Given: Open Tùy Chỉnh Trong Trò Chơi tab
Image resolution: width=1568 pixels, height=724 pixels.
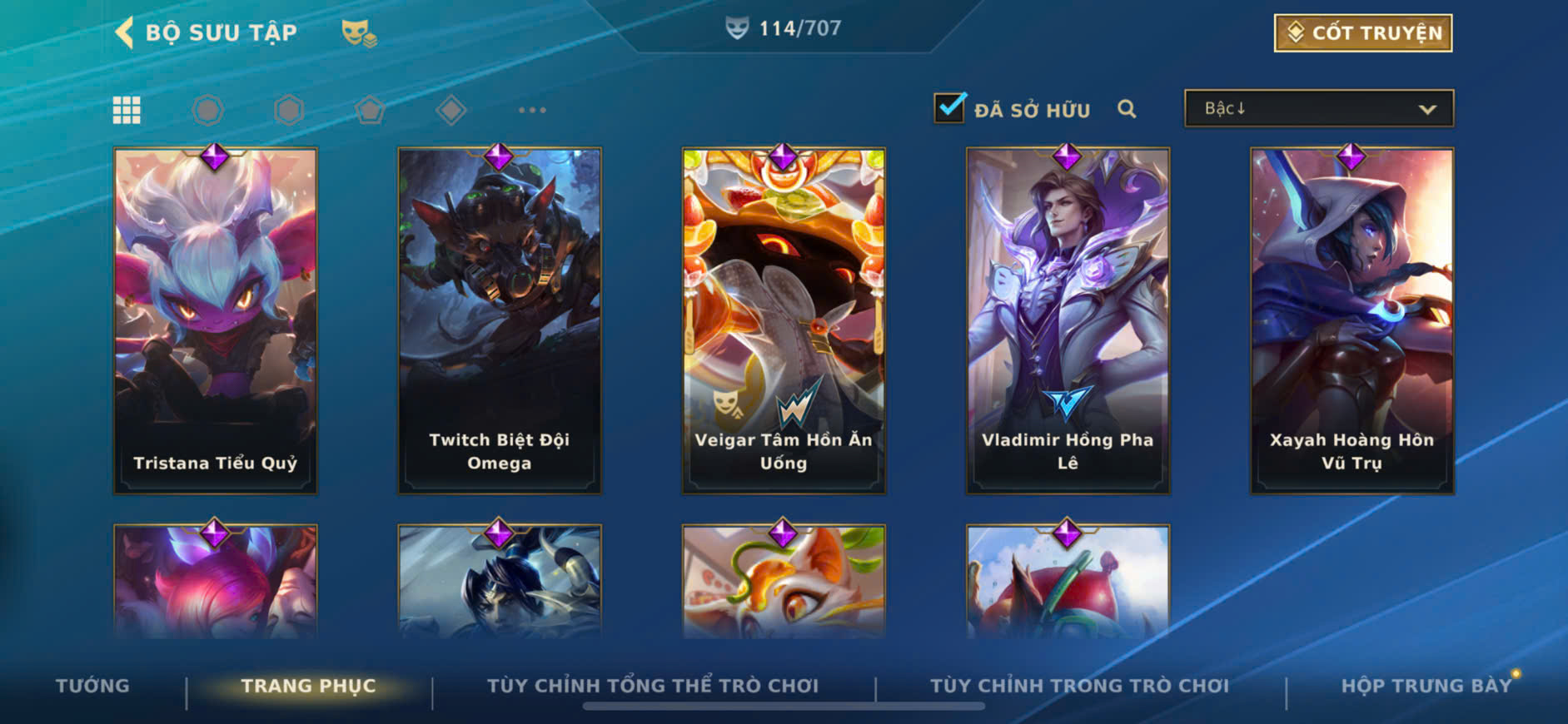Looking at the screenshot, I should (x=1079, y=686).
